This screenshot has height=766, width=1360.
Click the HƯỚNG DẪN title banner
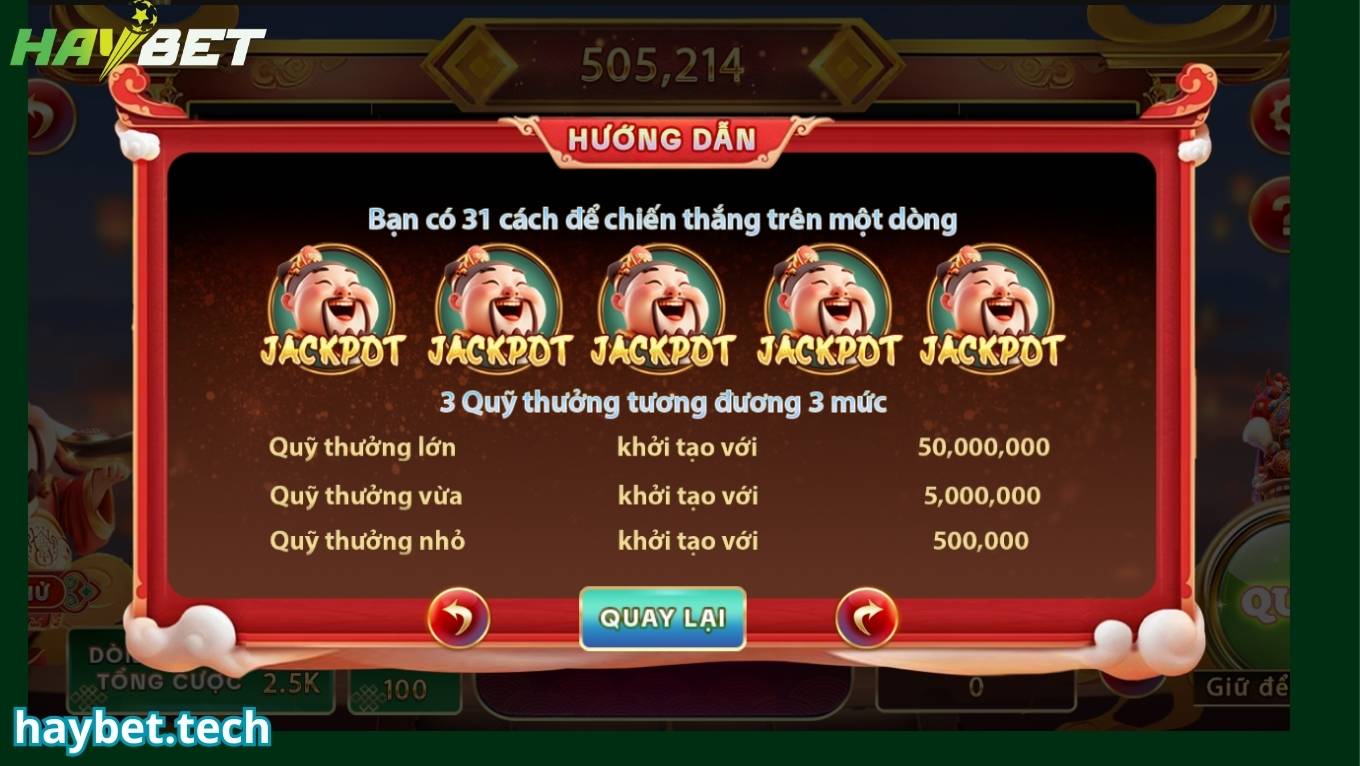coord(662,139)
